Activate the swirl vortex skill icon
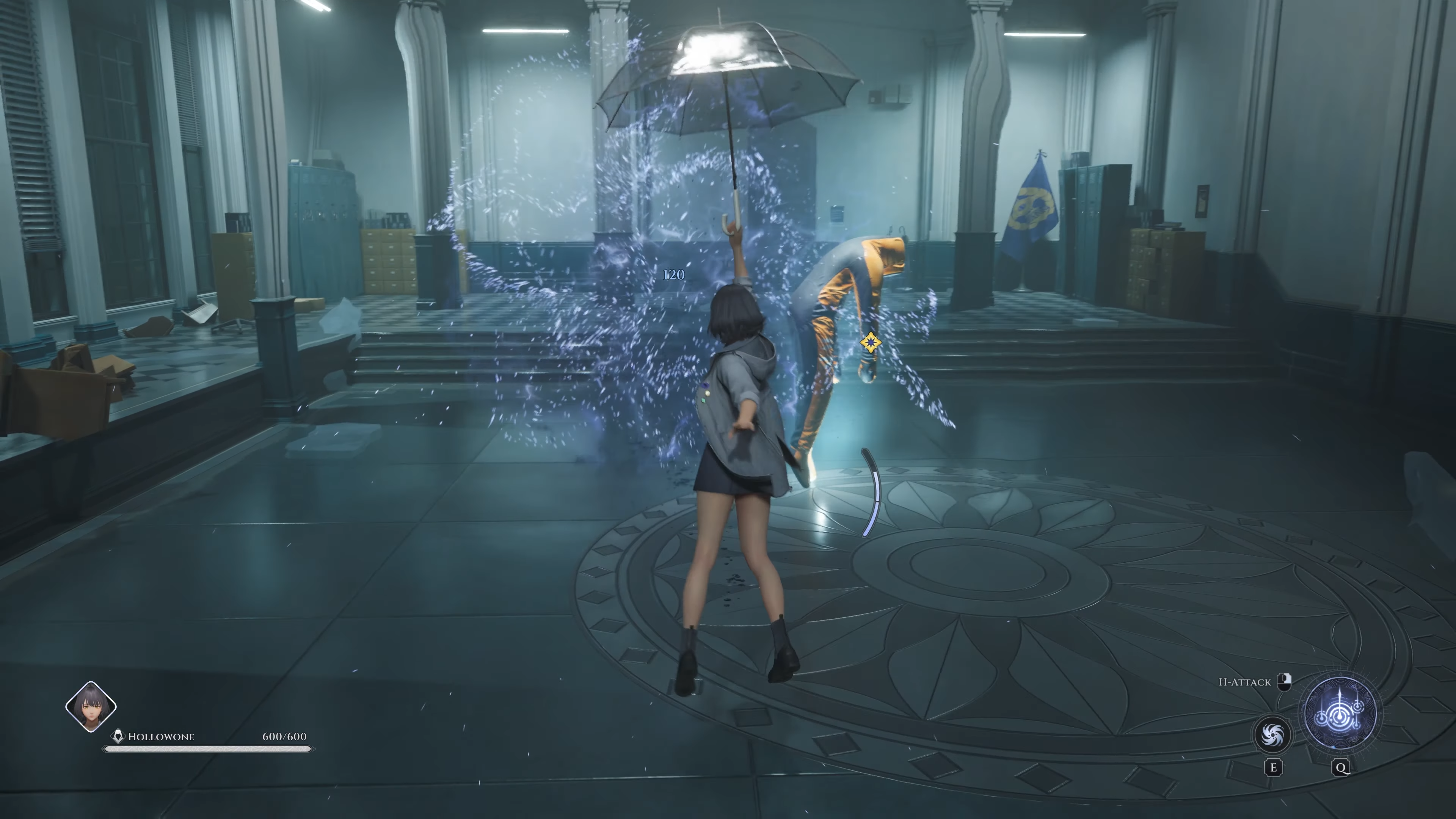This screenshot has height=819, width=1456. [x=1272, y=735]
